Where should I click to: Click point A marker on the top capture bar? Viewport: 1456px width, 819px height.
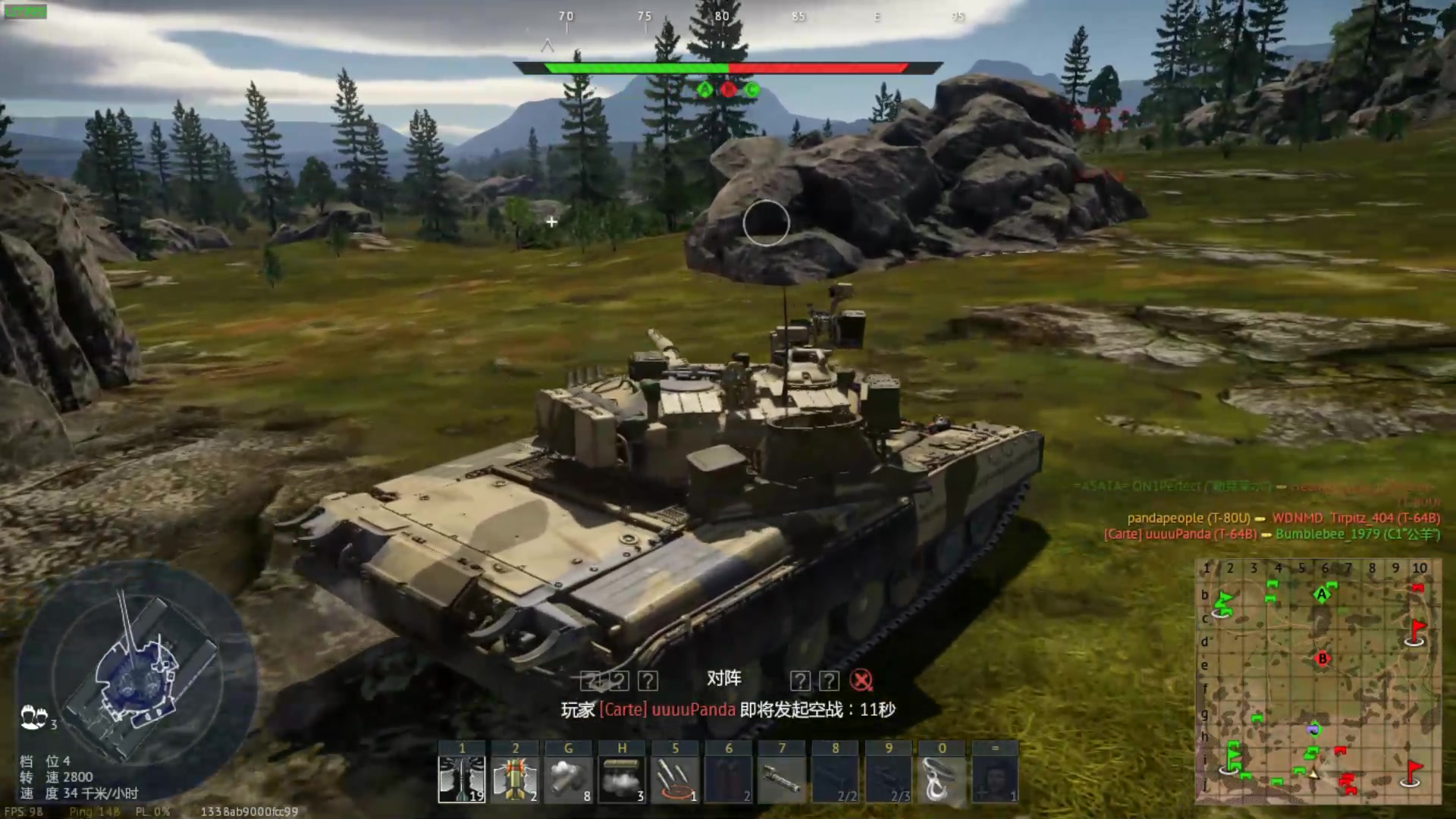(705, 89)
